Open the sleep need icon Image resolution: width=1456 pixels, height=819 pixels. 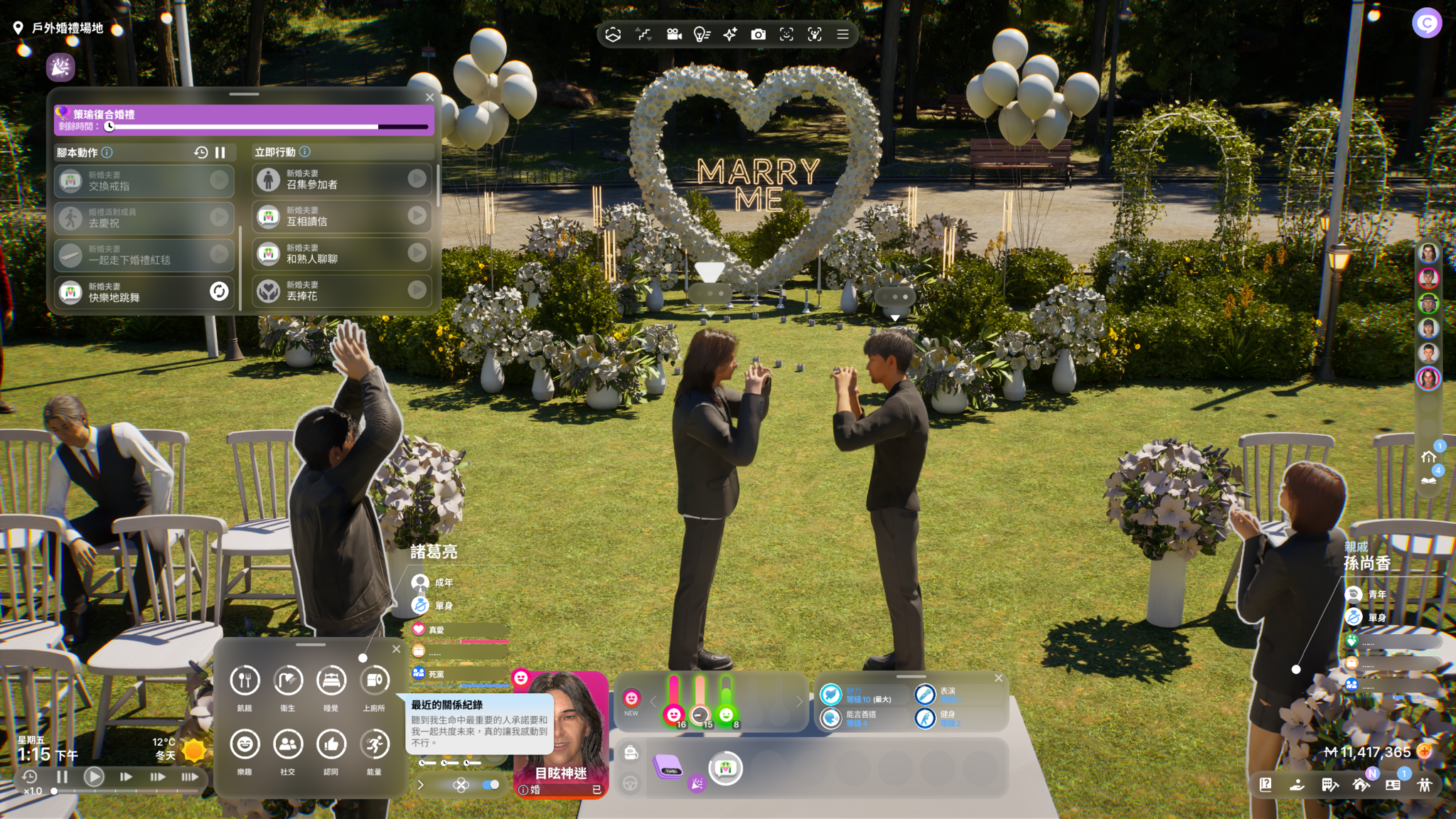[x=331, y=680]
